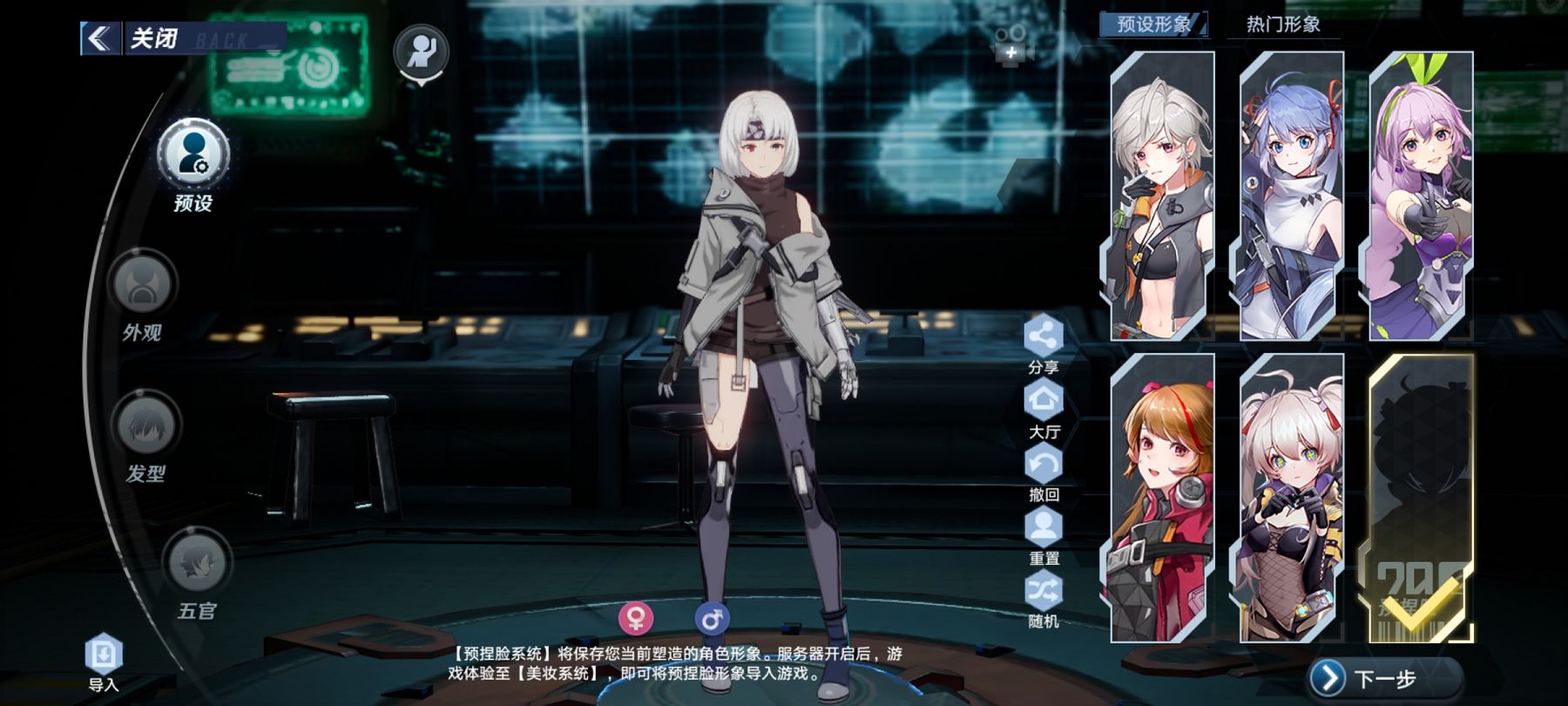Select the 预设形象 tab
1568x706 pixels.
tap(1153, 24)
